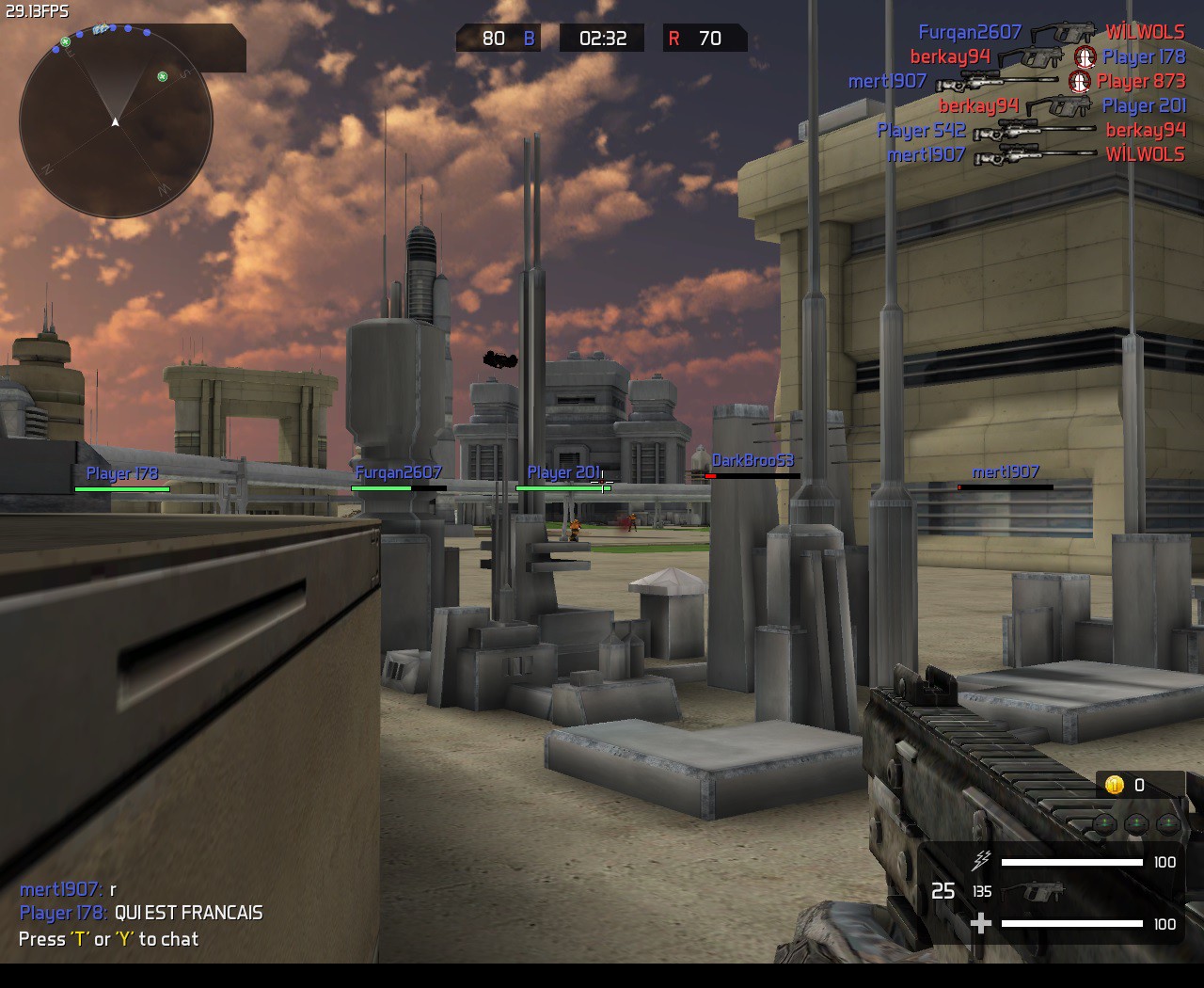Click the health cross icon
Viewport: 1204px width, 988px height.
[x=980, y=923]
